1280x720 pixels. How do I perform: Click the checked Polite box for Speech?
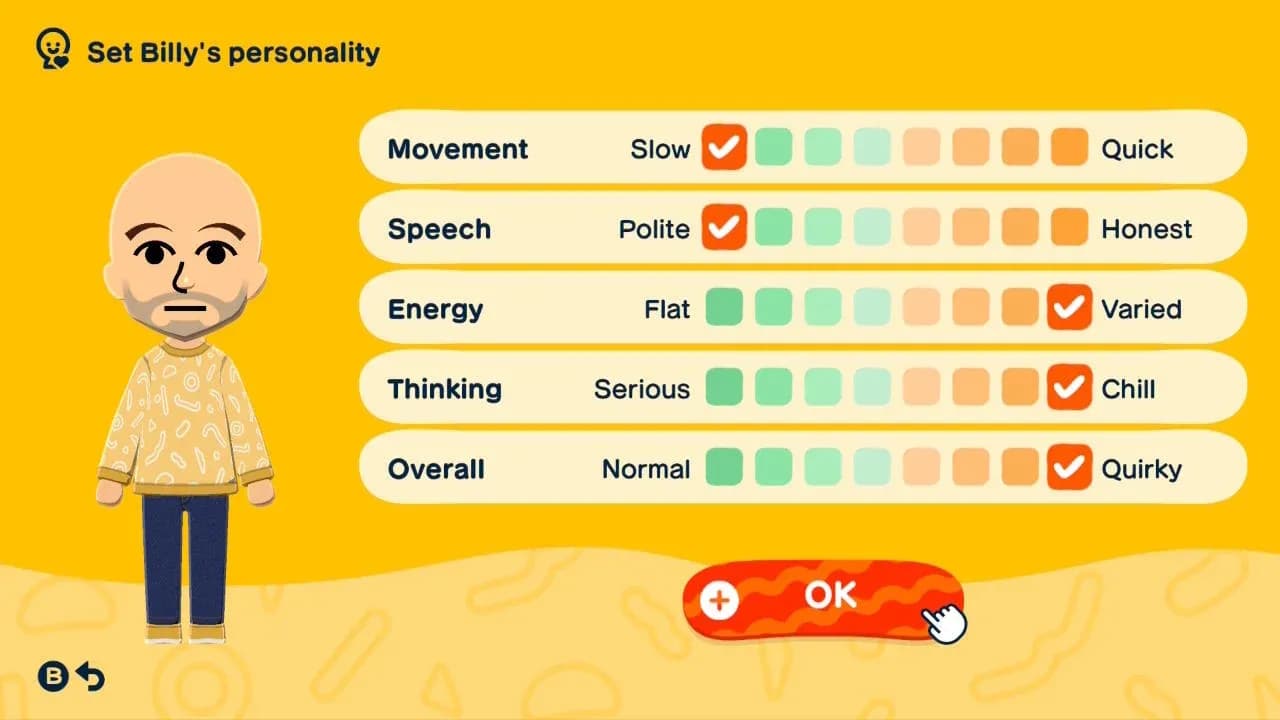(724, 228)
